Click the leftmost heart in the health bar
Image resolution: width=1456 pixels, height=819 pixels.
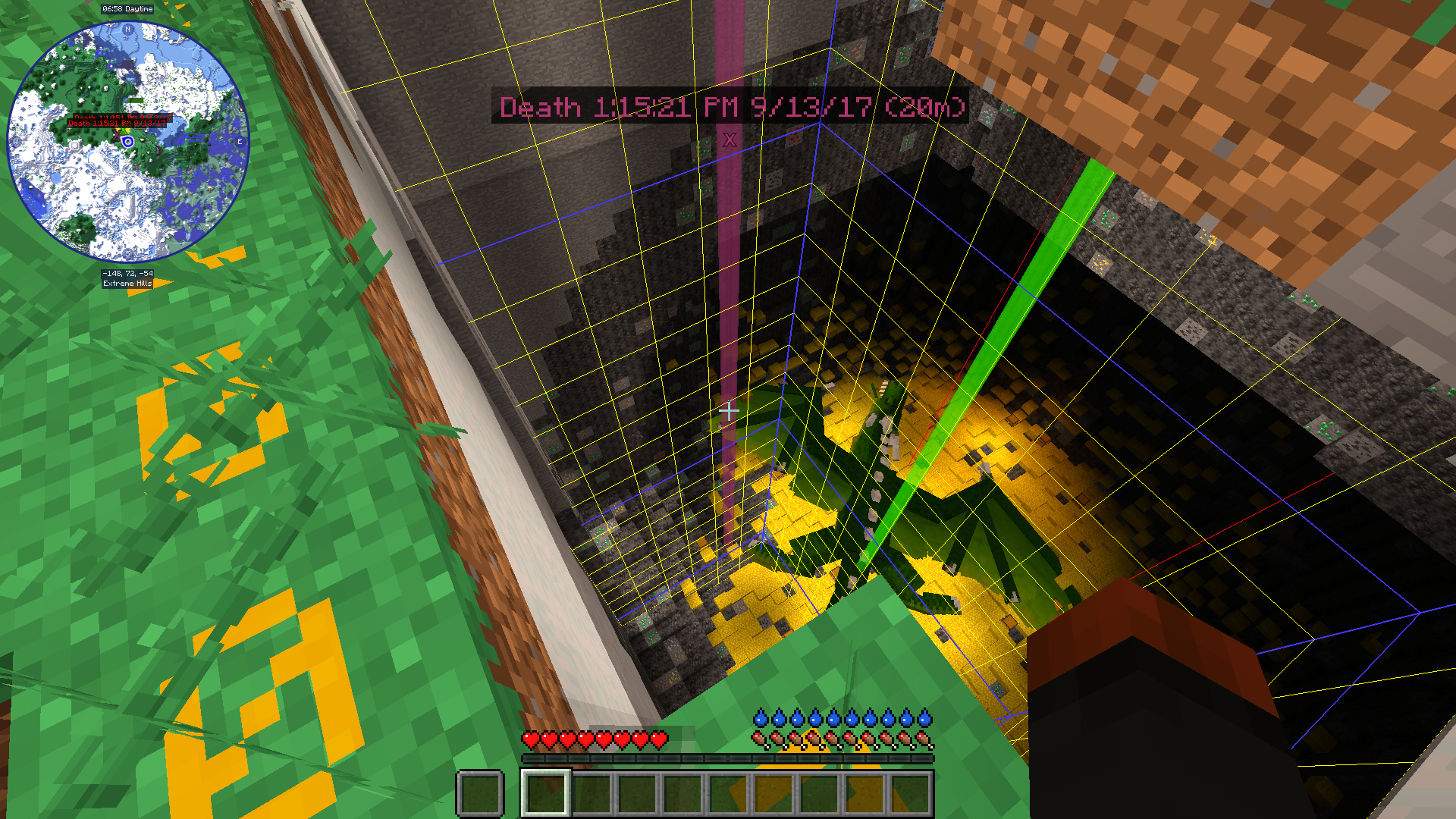click(x=529, y=737)
